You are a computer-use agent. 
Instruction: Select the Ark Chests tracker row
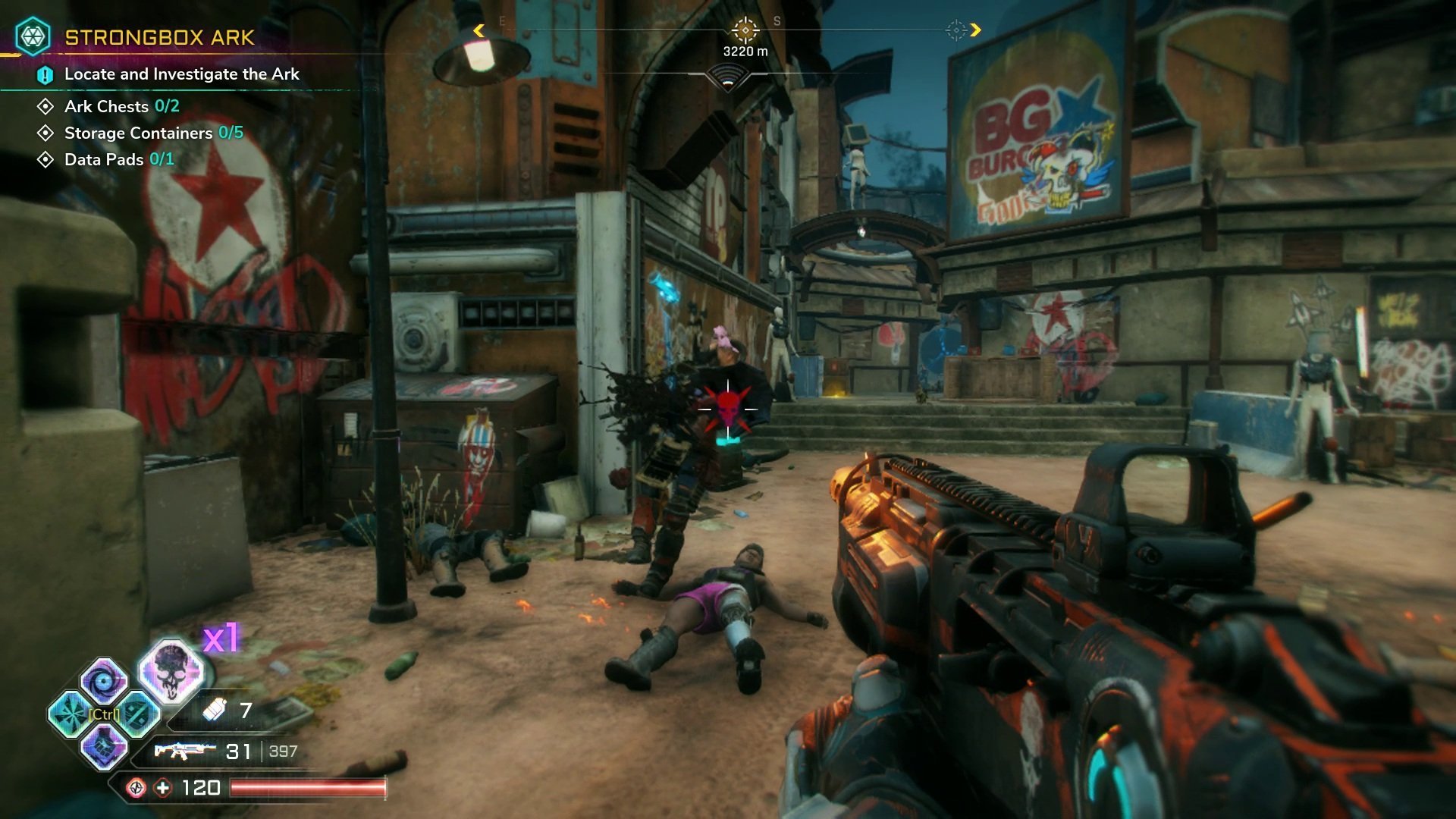(121, 106)
